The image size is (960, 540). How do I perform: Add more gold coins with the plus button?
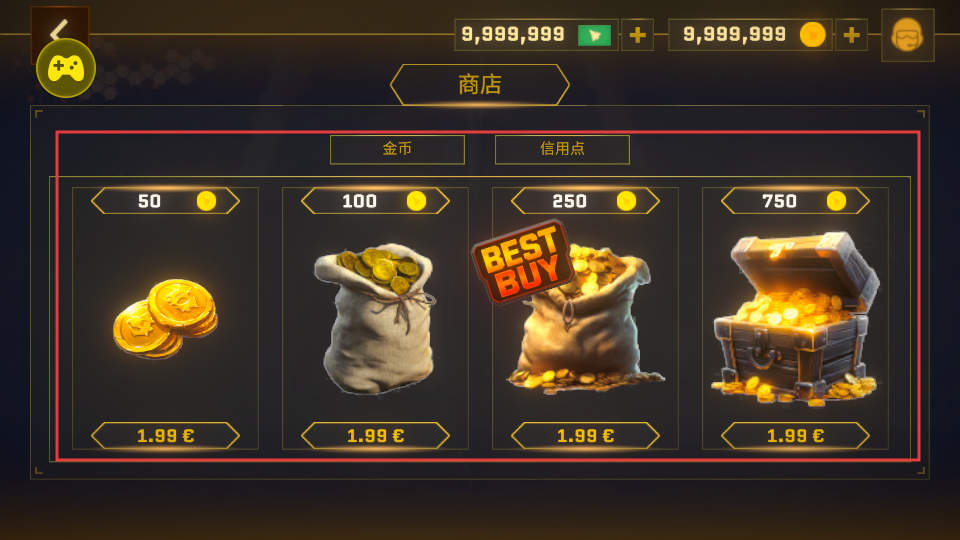[x=851, y=35]
